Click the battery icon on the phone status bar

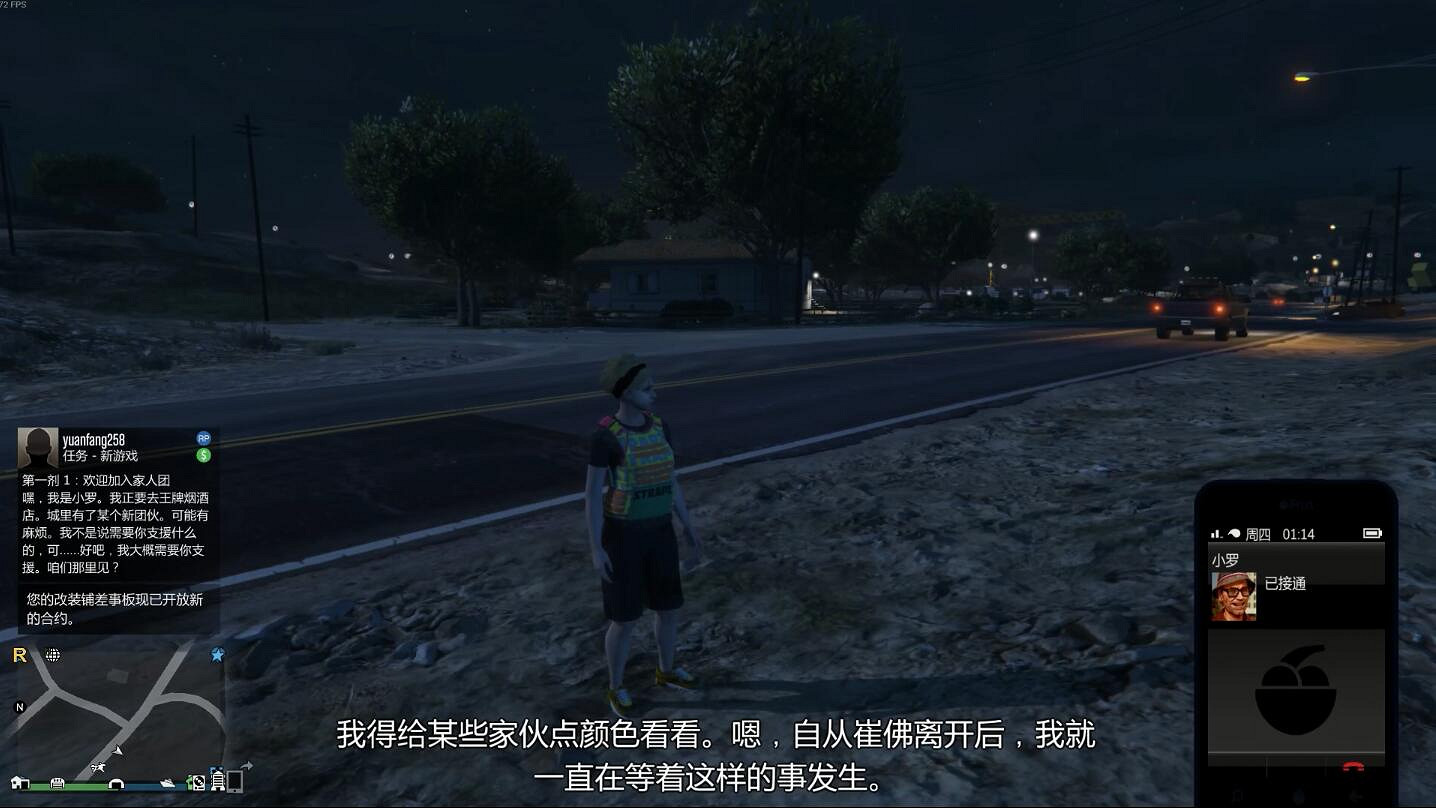(1373, 533)
